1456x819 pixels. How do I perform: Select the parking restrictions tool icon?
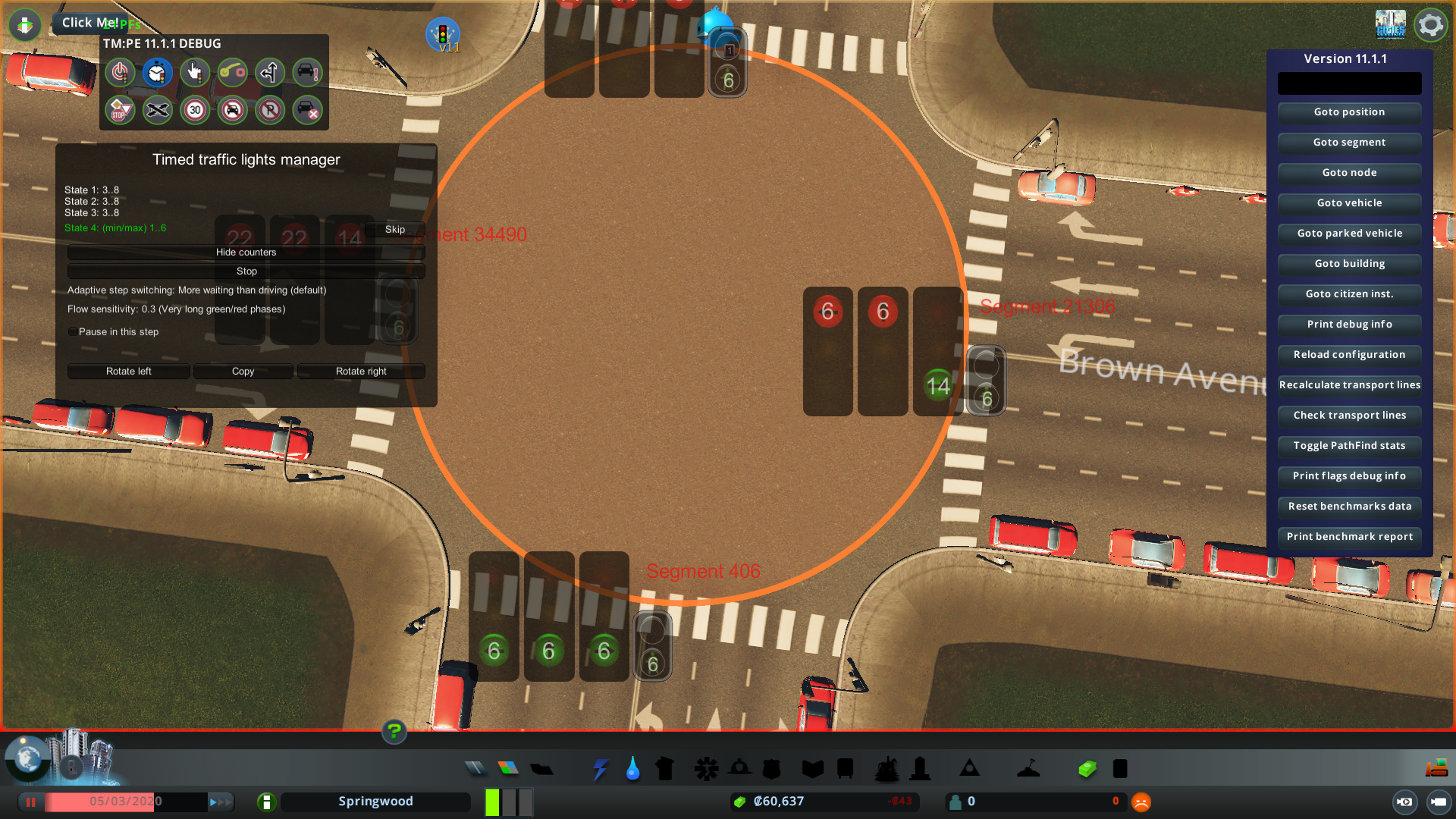coord(270,111)
